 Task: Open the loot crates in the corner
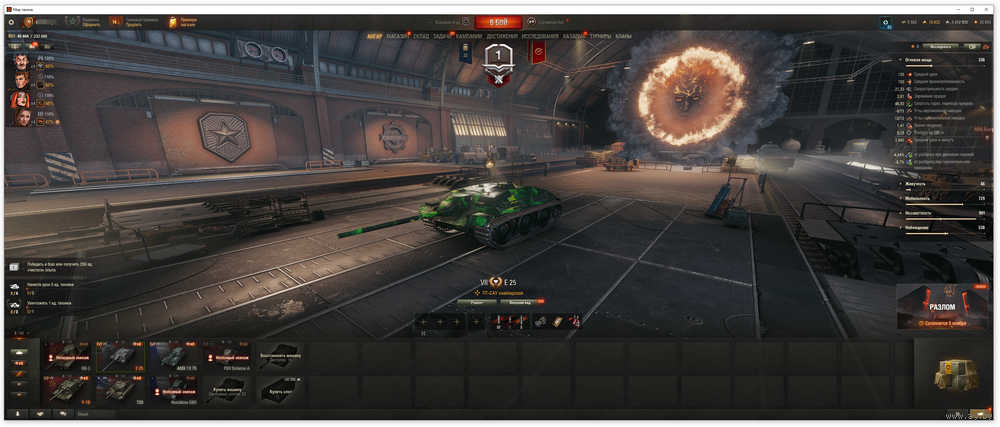(x=948, y=374)
